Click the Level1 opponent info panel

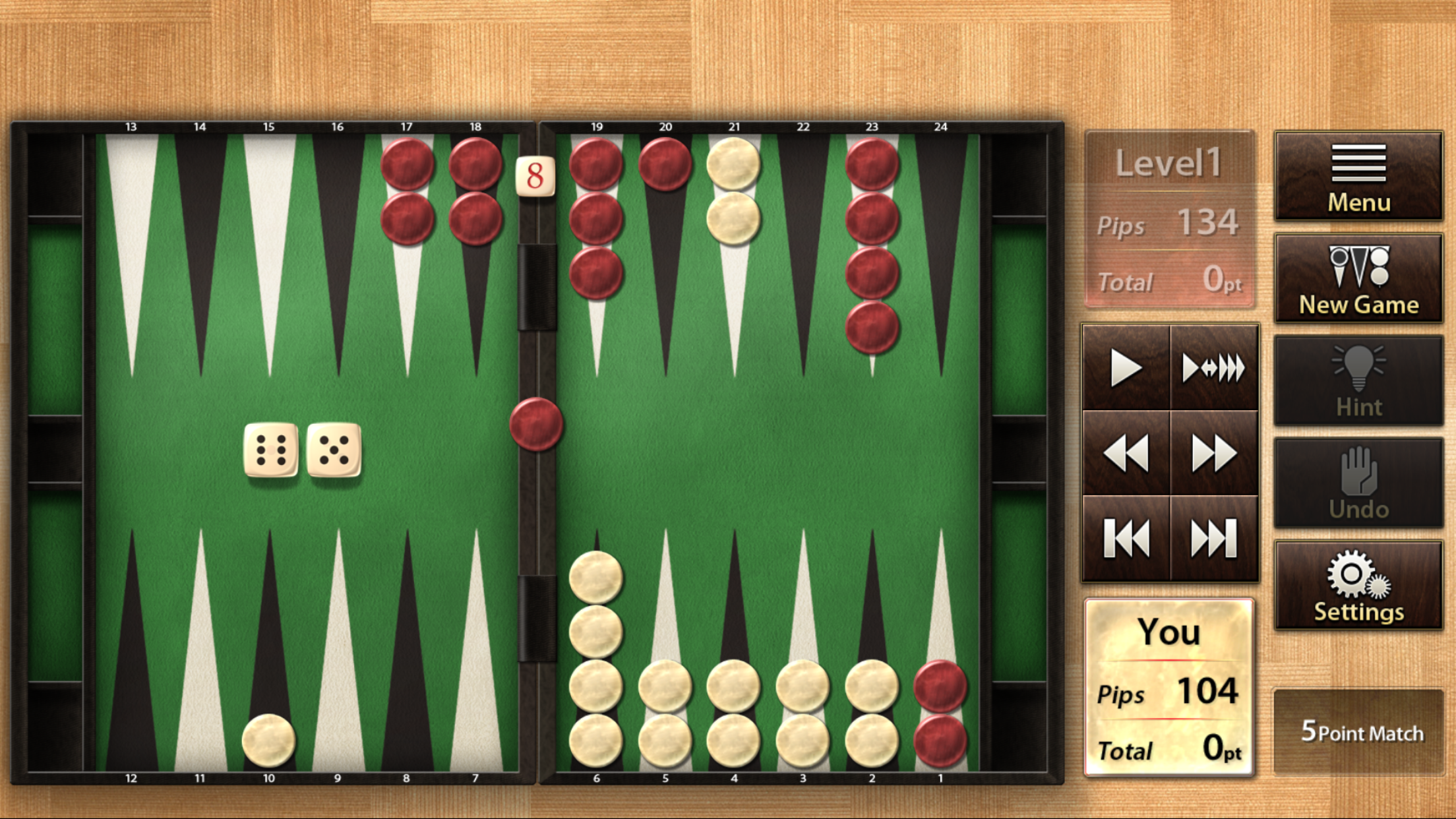pos(1172,218)
